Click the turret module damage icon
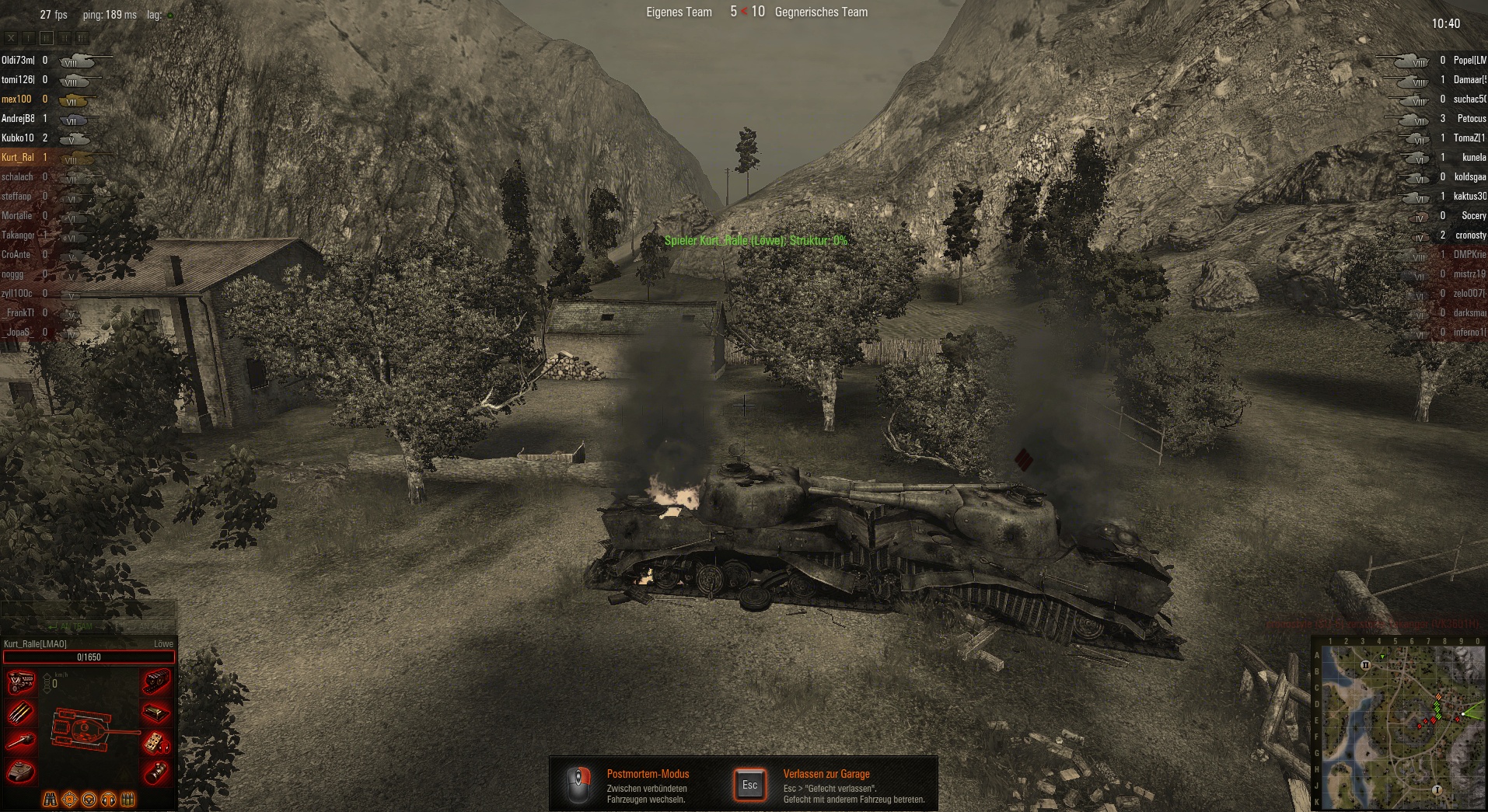The image size is (1488, 812). [21, 771]
